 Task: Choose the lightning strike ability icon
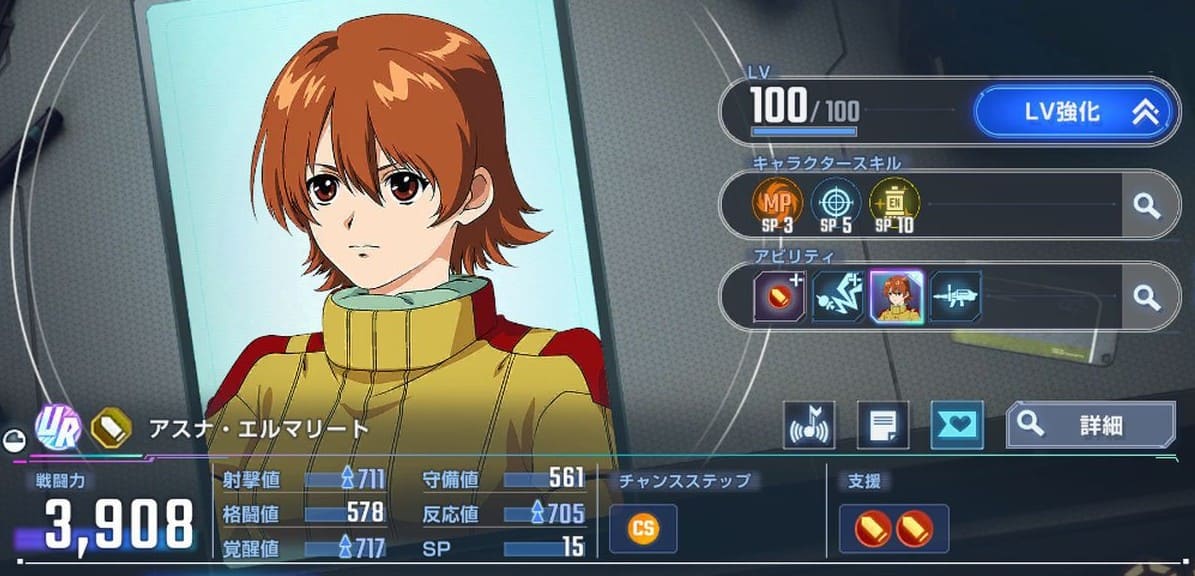click(837, 296)
